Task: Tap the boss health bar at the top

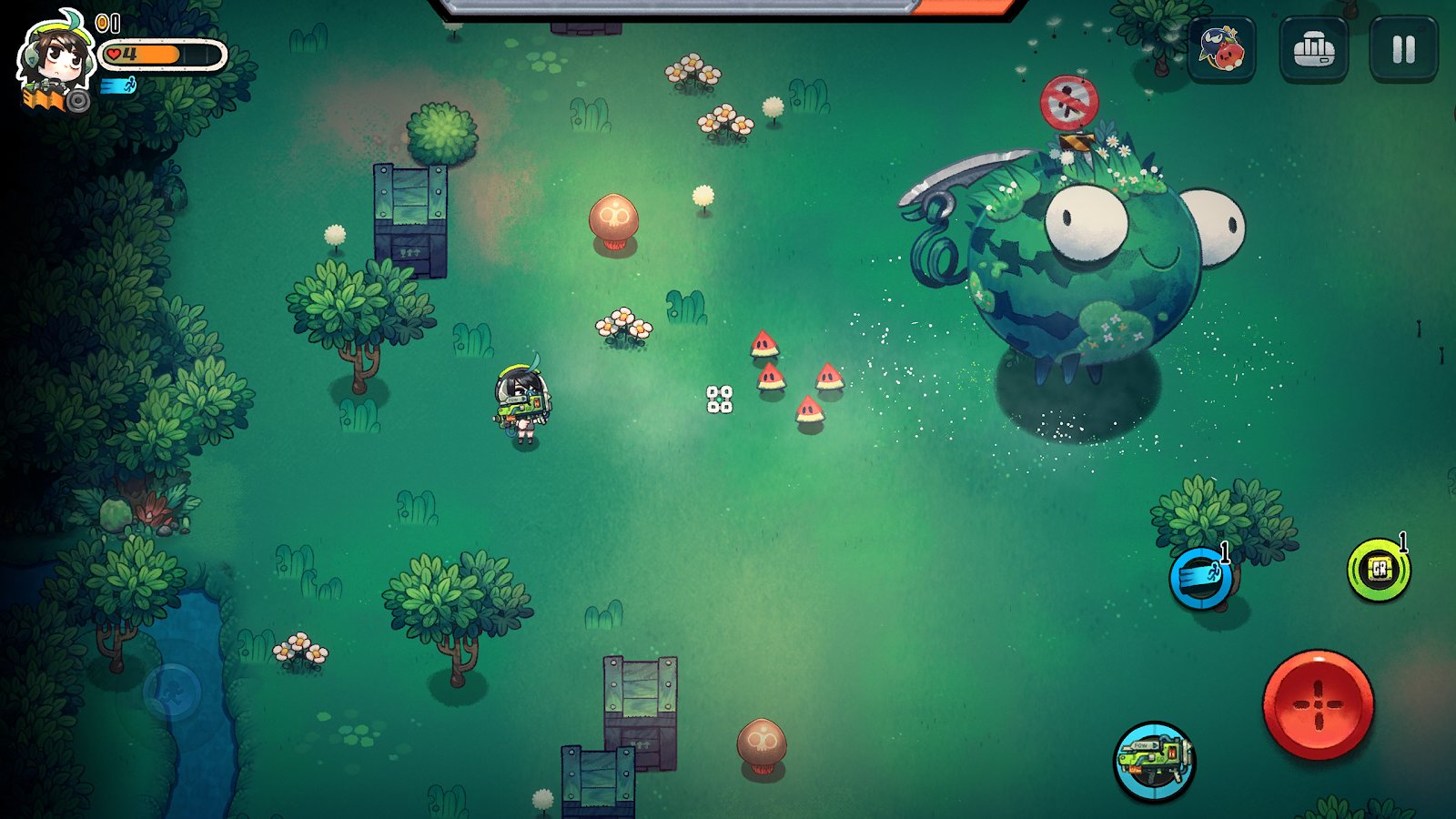Action: [x=728, y=9]
